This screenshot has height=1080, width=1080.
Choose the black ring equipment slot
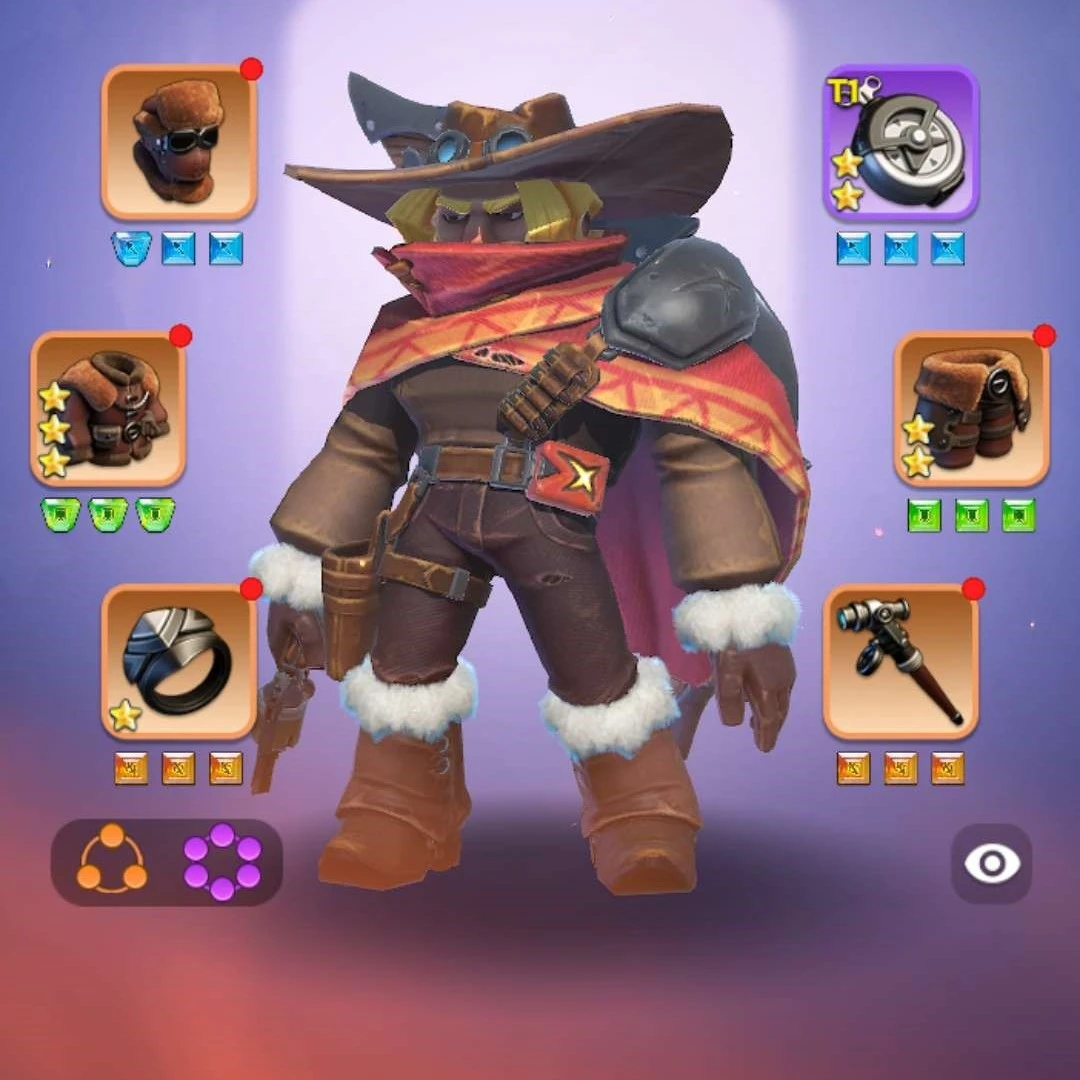[179, 662]
